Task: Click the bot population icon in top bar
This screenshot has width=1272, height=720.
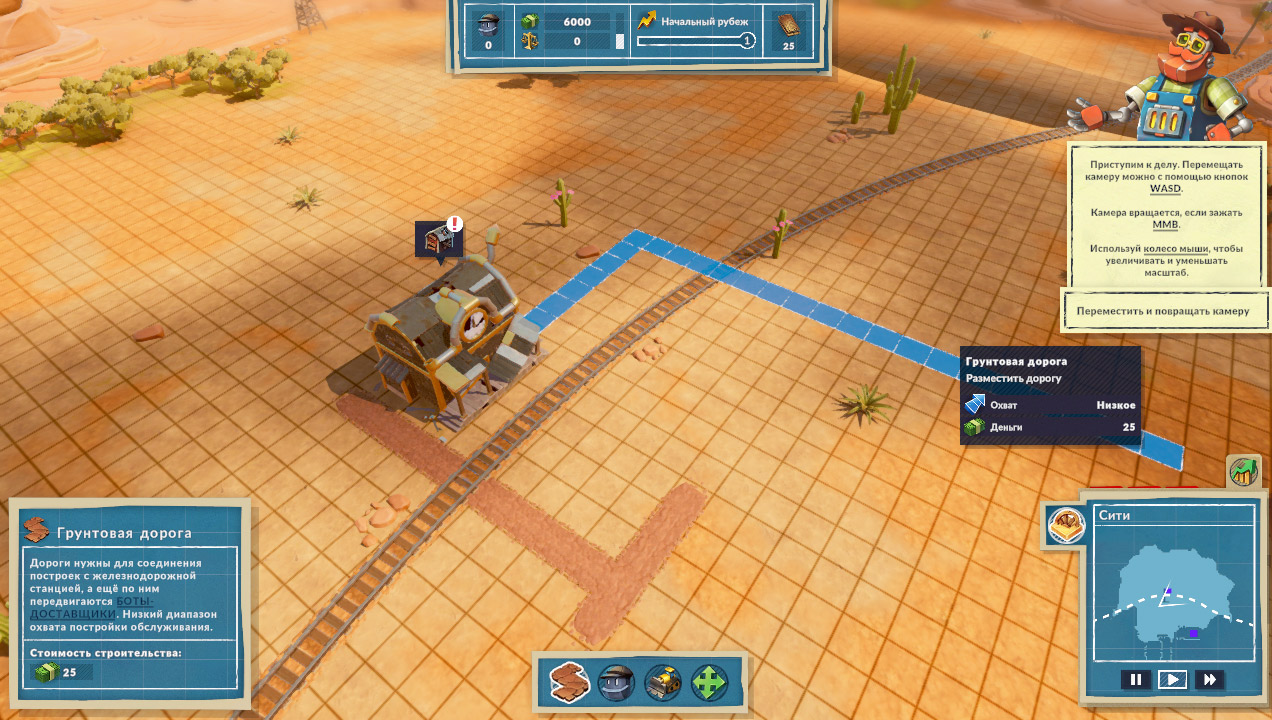Action: click(488, 23)
